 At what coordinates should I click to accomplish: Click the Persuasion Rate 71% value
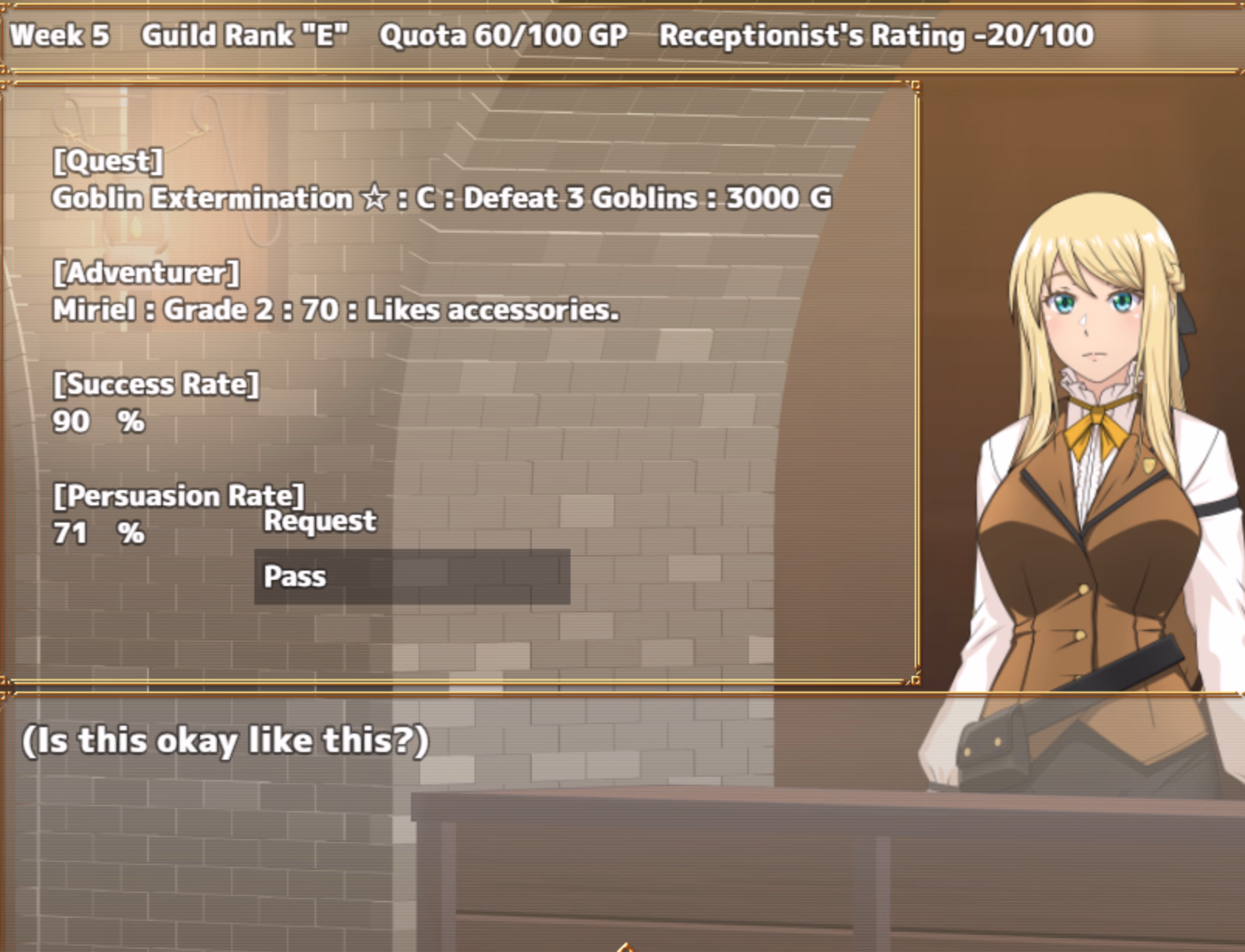(98, 533)
